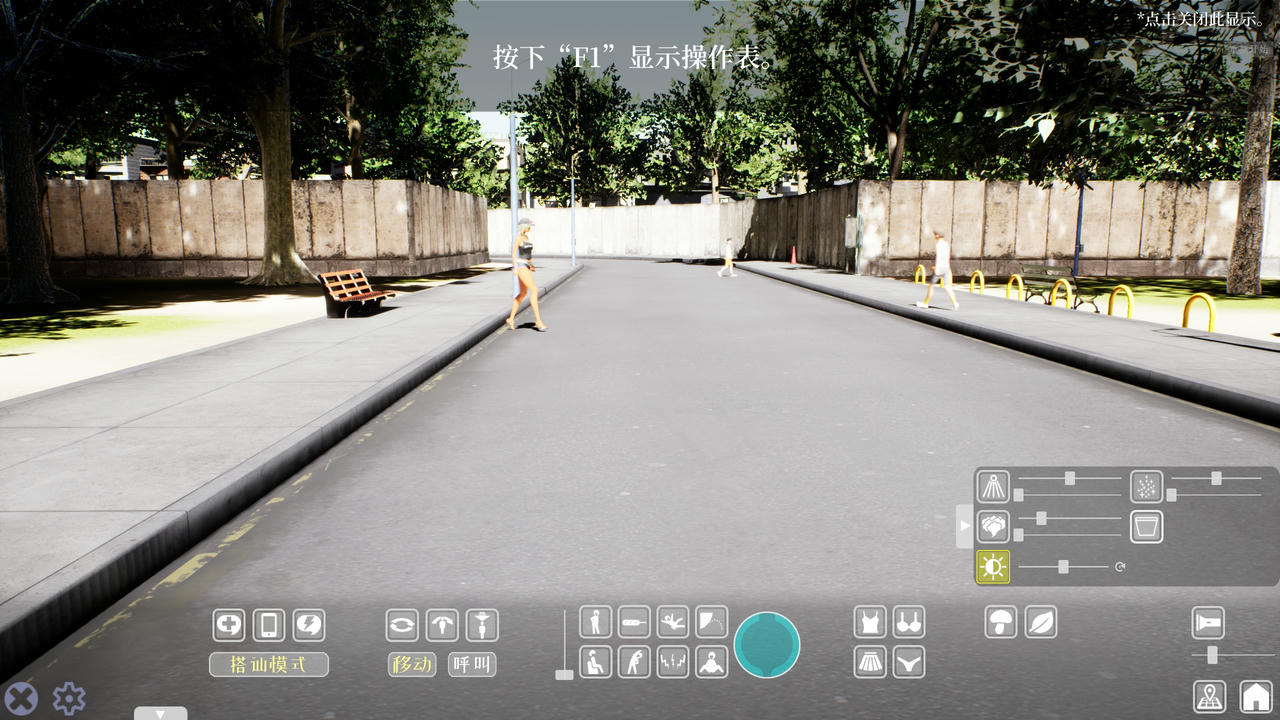The image size is (1280, 720).
Task: Click the blue X close button
Action: (x=21, y=698)
